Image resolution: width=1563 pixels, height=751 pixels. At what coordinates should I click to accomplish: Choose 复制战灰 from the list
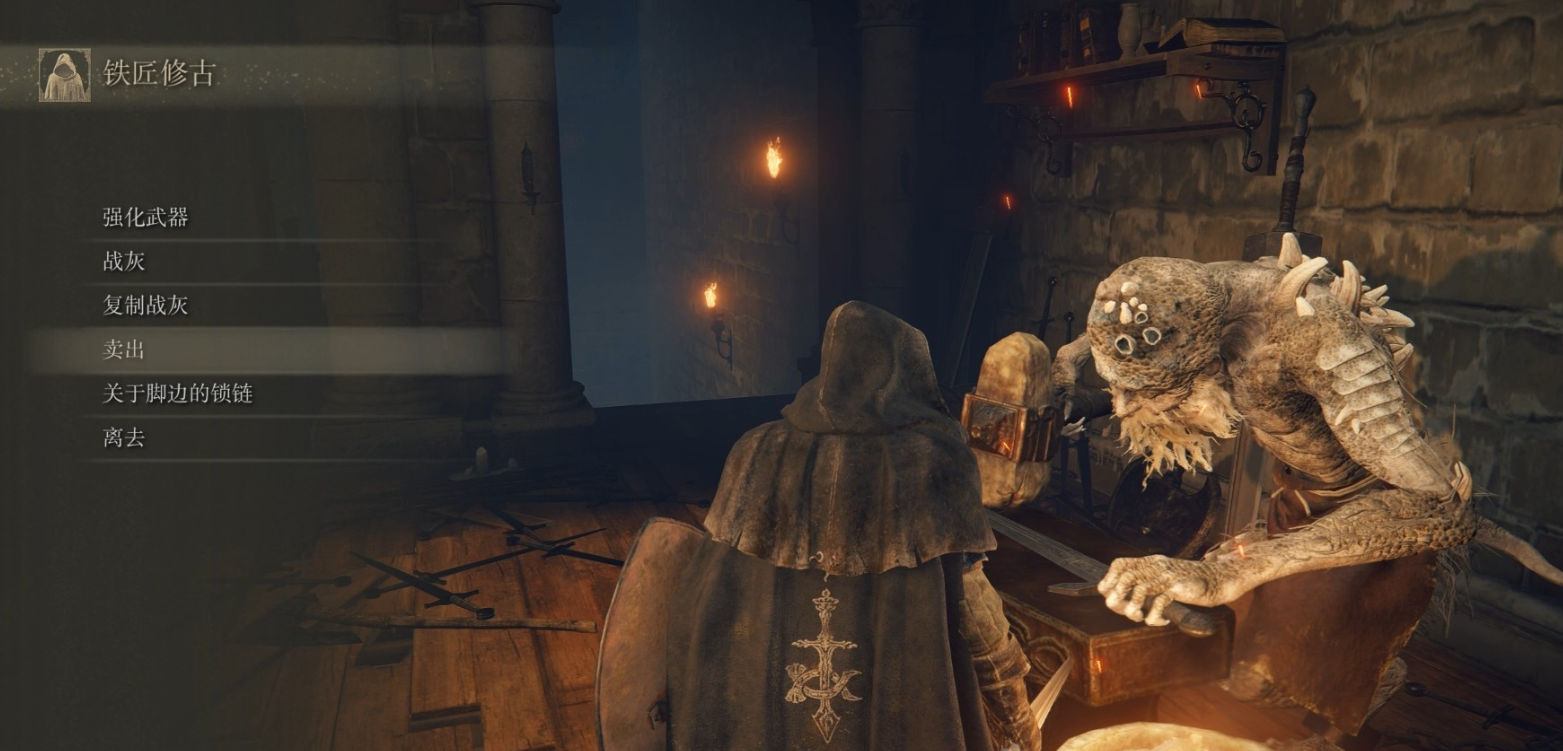[146, 306]
